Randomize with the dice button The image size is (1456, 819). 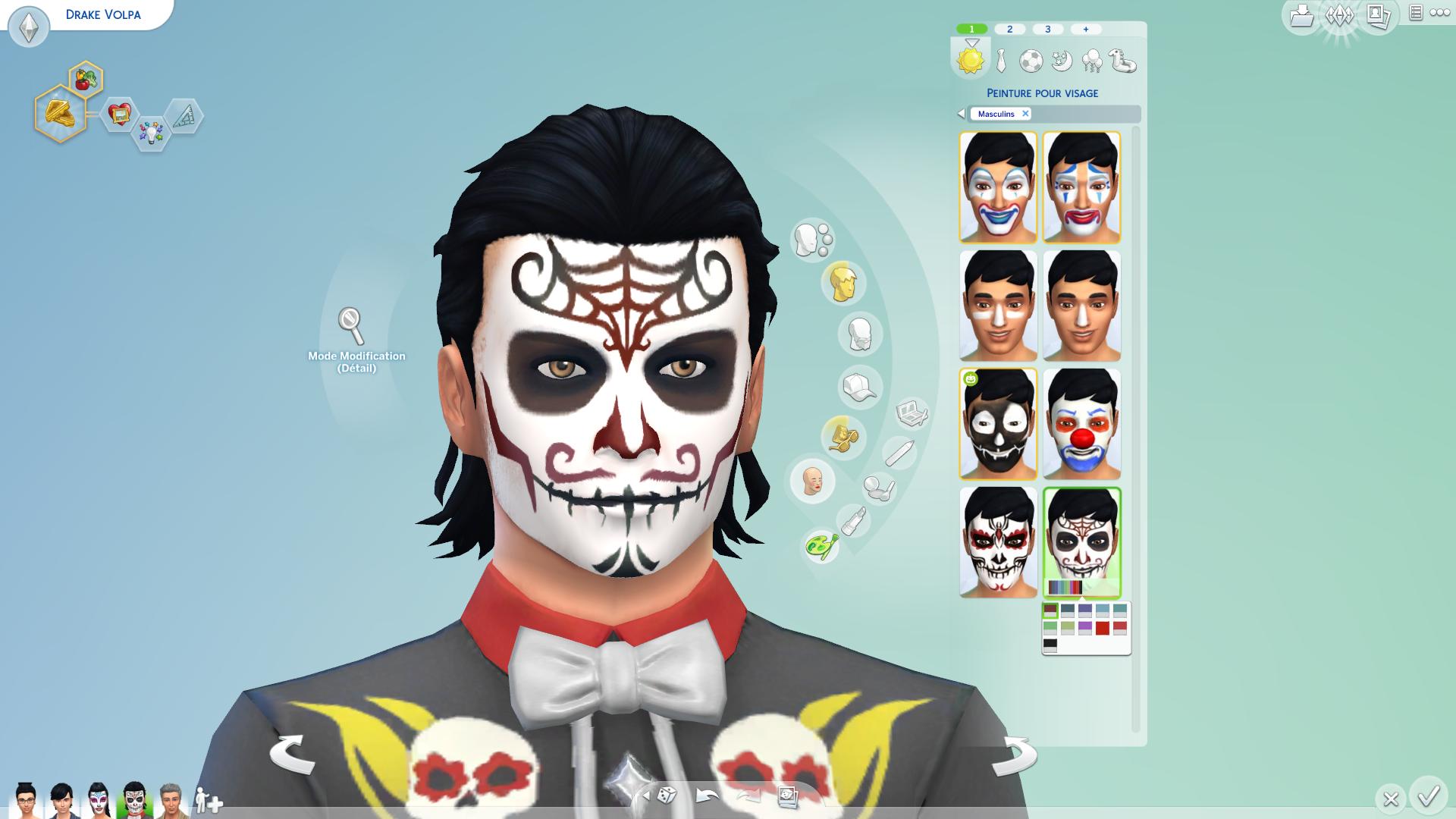click(666, 795)
